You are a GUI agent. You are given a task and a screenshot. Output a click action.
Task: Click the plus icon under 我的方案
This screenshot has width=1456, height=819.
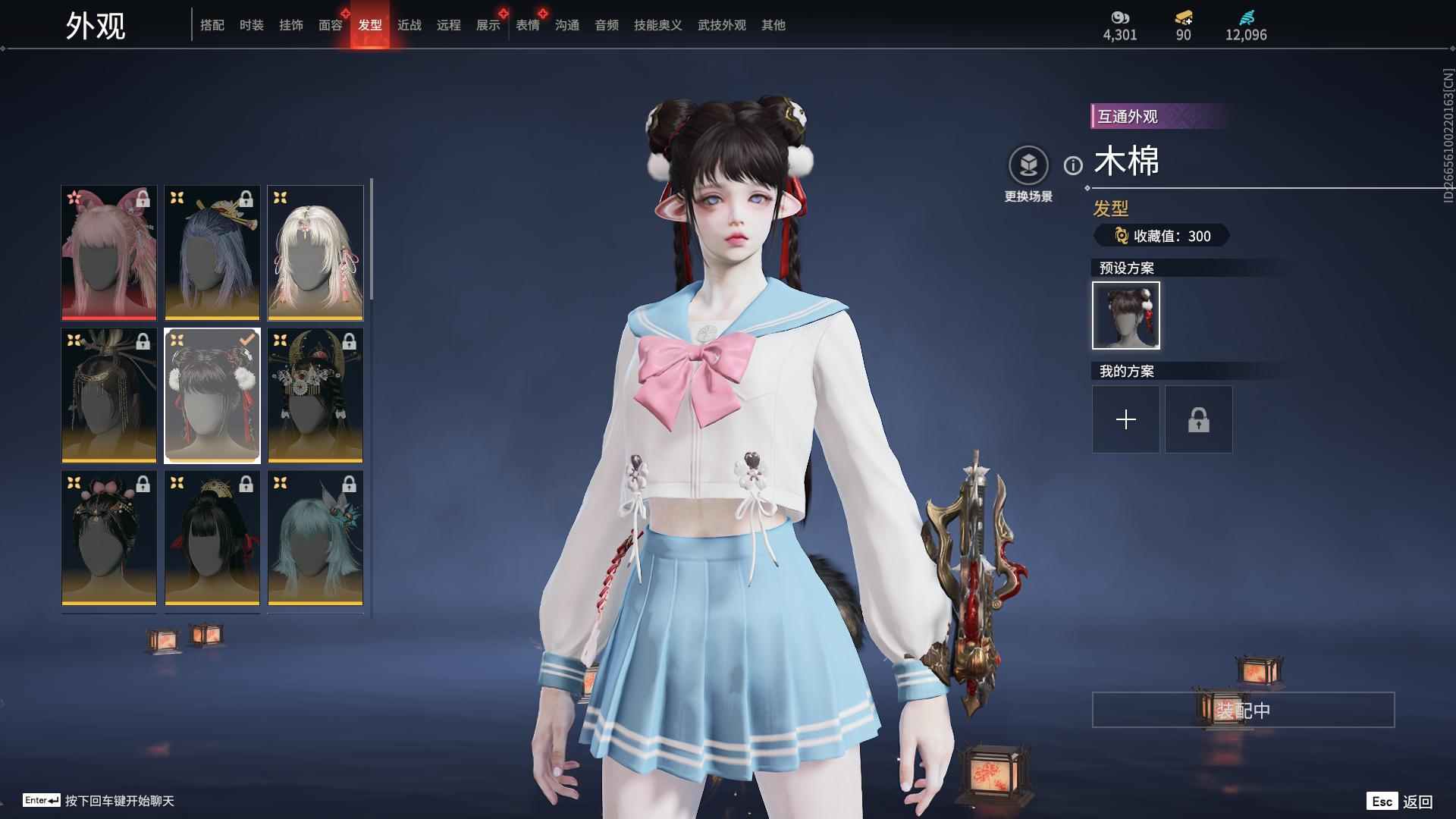(1125, 419)
